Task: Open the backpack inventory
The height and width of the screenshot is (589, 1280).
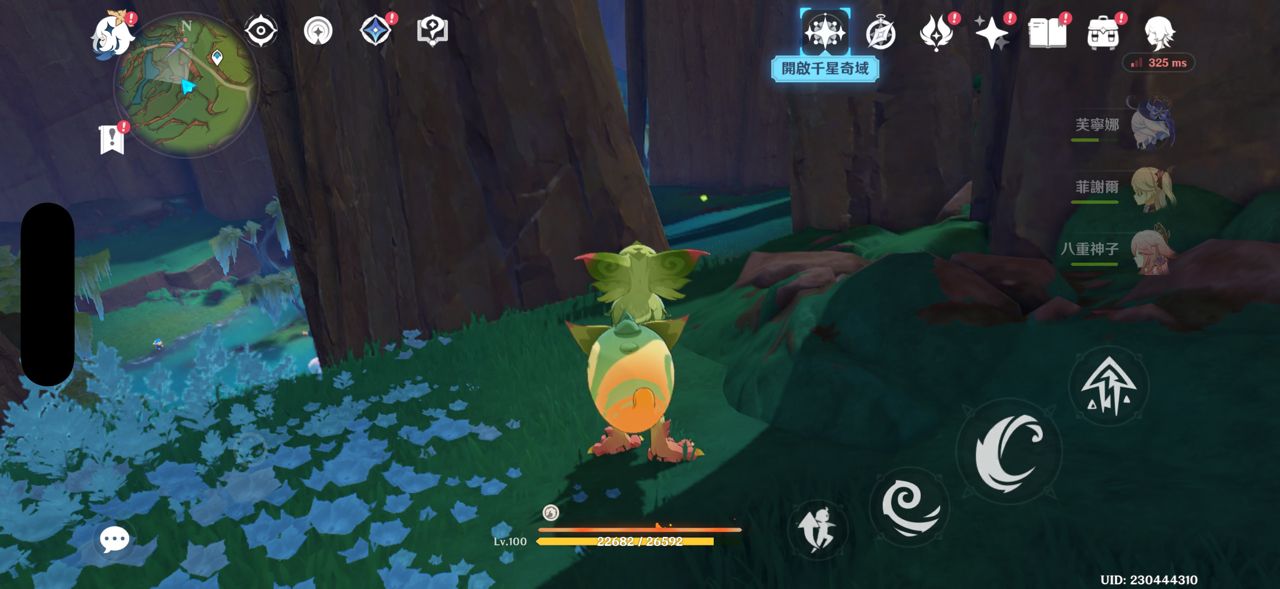Action: pos(1103,33)
